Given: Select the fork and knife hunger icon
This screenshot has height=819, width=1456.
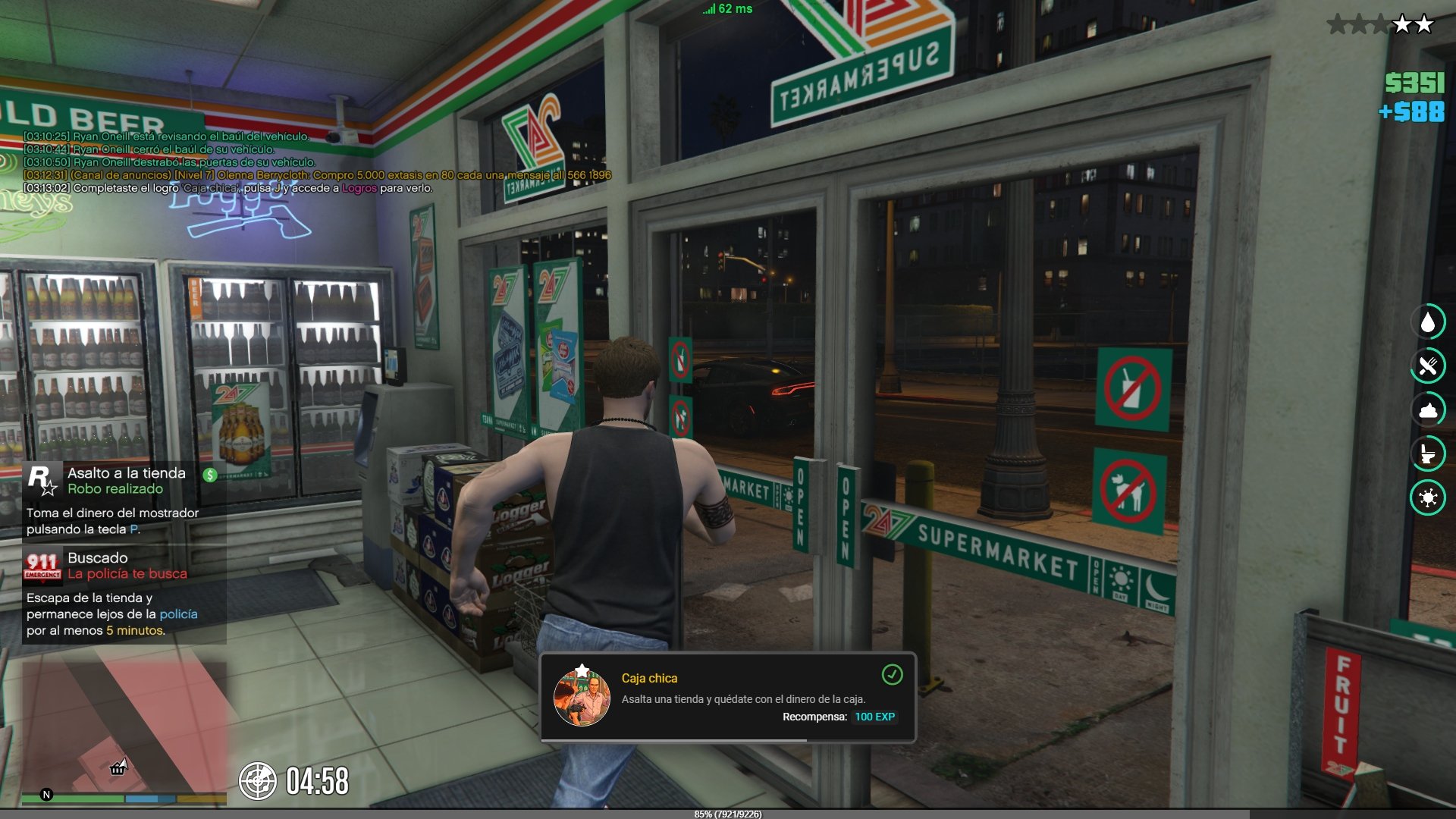Looking at the screenshot, I should (1428, 366).
